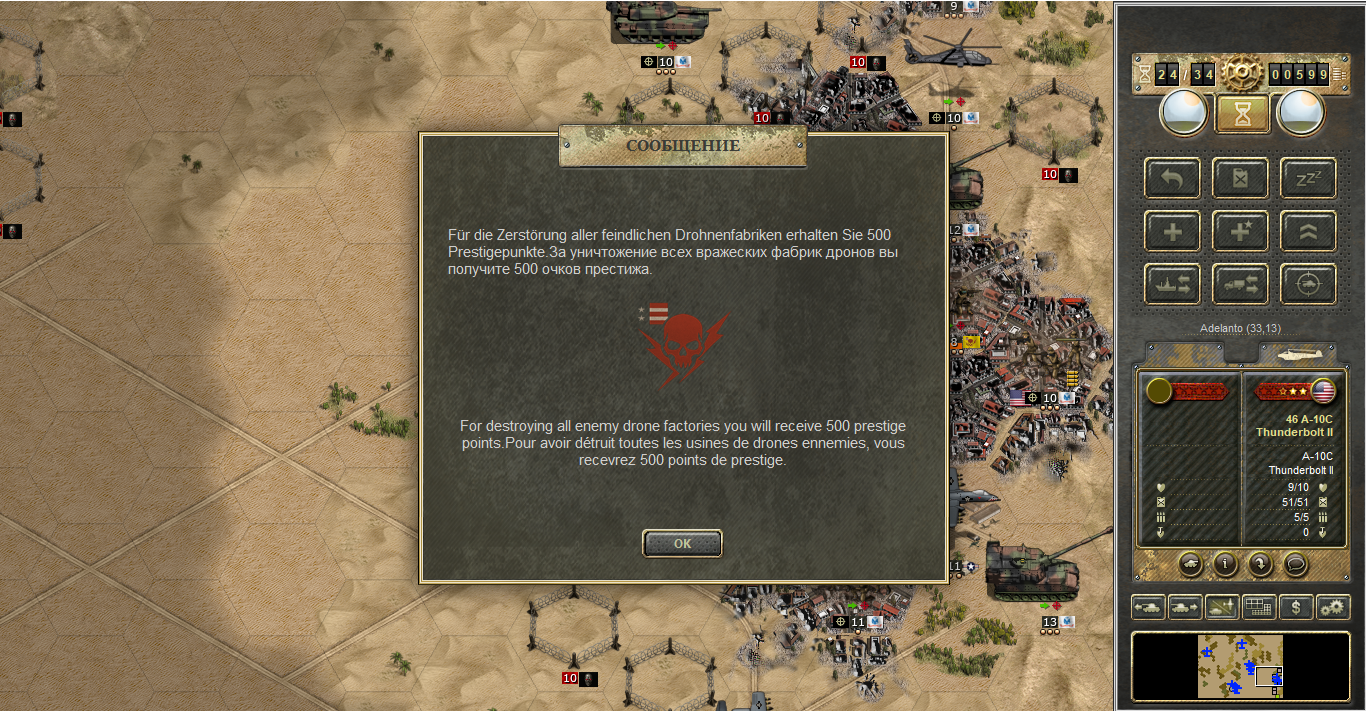Undo the last move with the arrow button

coord(1172,179)
